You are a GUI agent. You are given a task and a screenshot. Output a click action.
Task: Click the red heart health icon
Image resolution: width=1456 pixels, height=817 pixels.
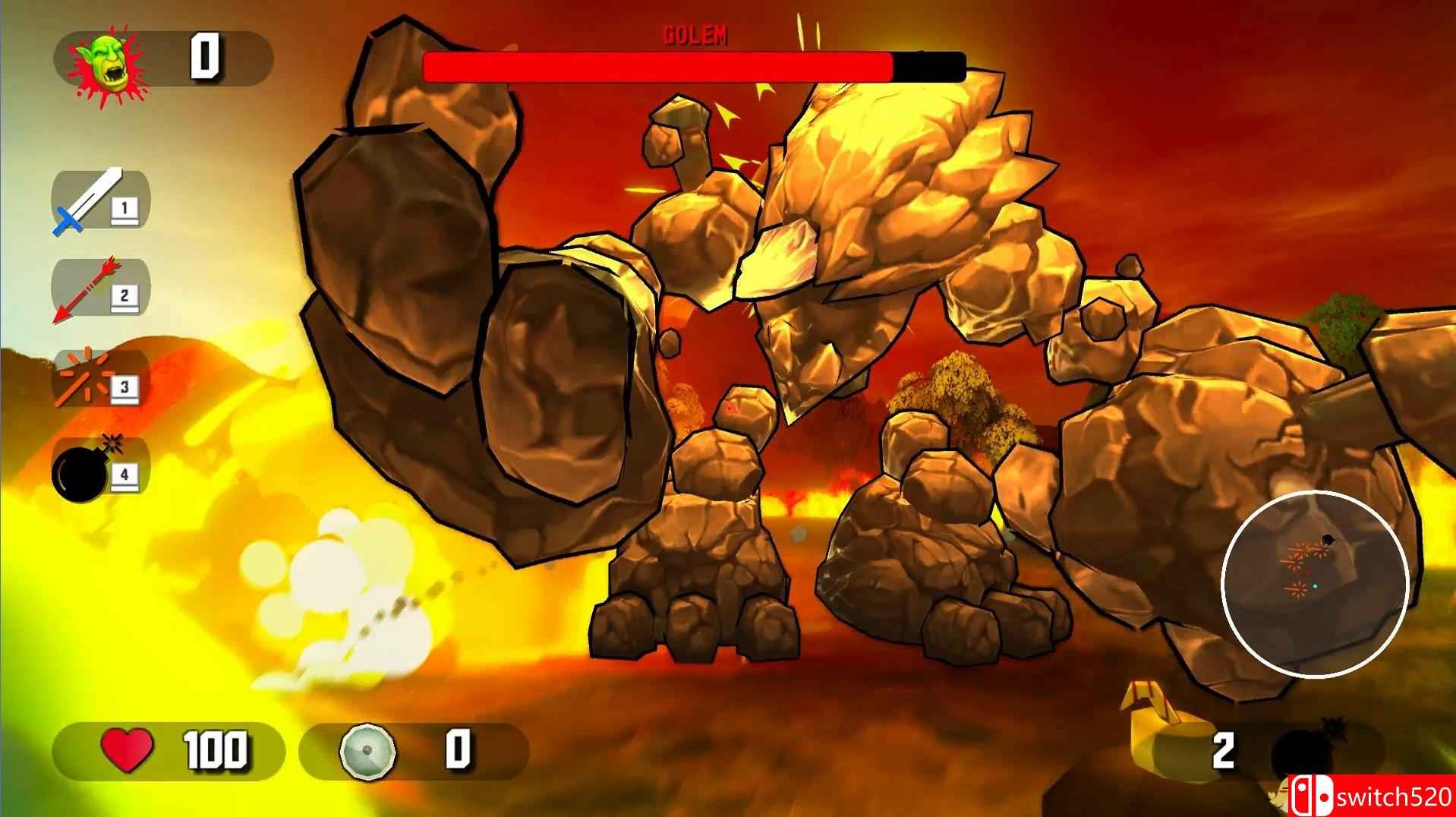pyautogui.click(x=129, y=751)
